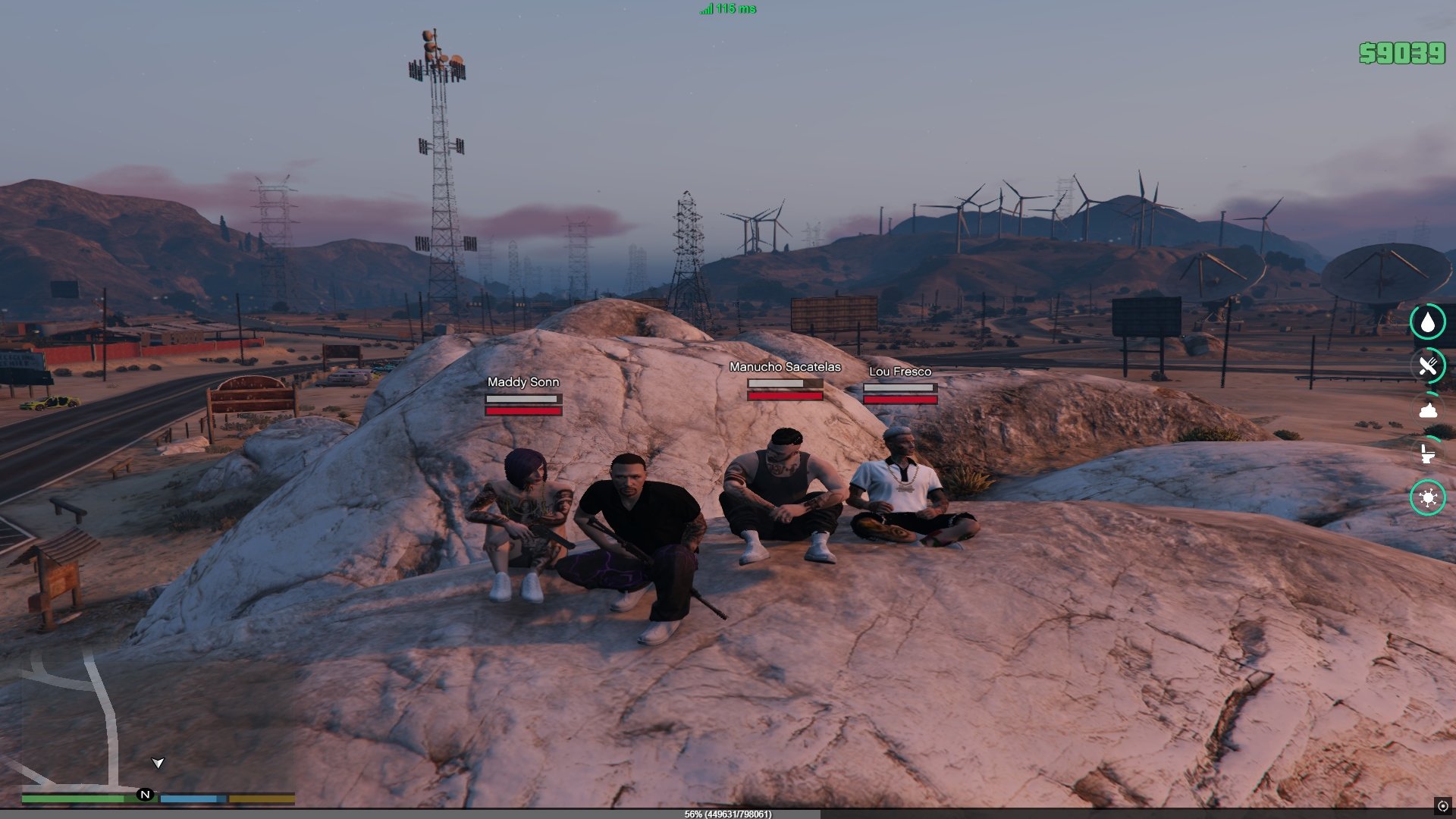This screenshot has height=819, width=1456.
Task: Click the poop status icon
Action: (x=1428, y=410)
